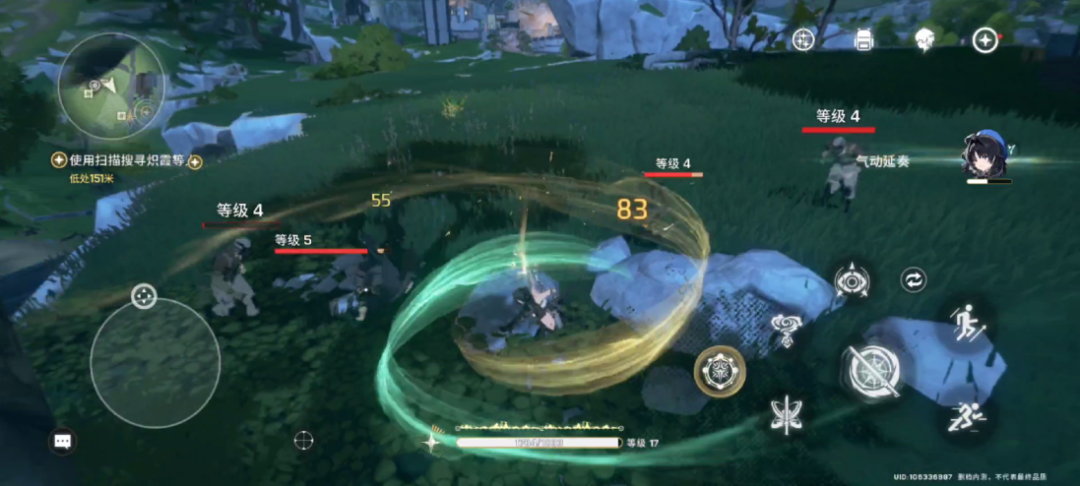Open the chat bubble button
The image size is (1080, 486).
(x=62, y=440)
